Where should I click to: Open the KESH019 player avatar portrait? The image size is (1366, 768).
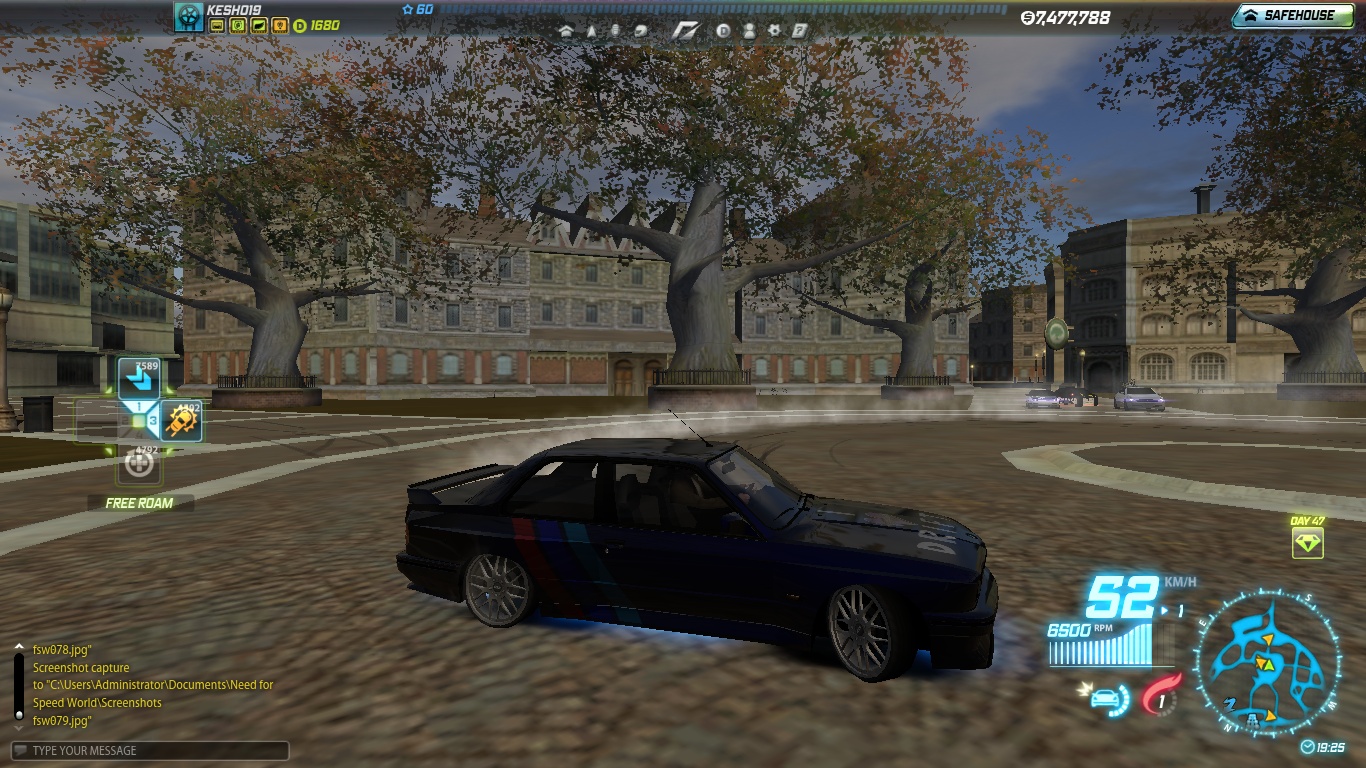click(x=189, y=16)
